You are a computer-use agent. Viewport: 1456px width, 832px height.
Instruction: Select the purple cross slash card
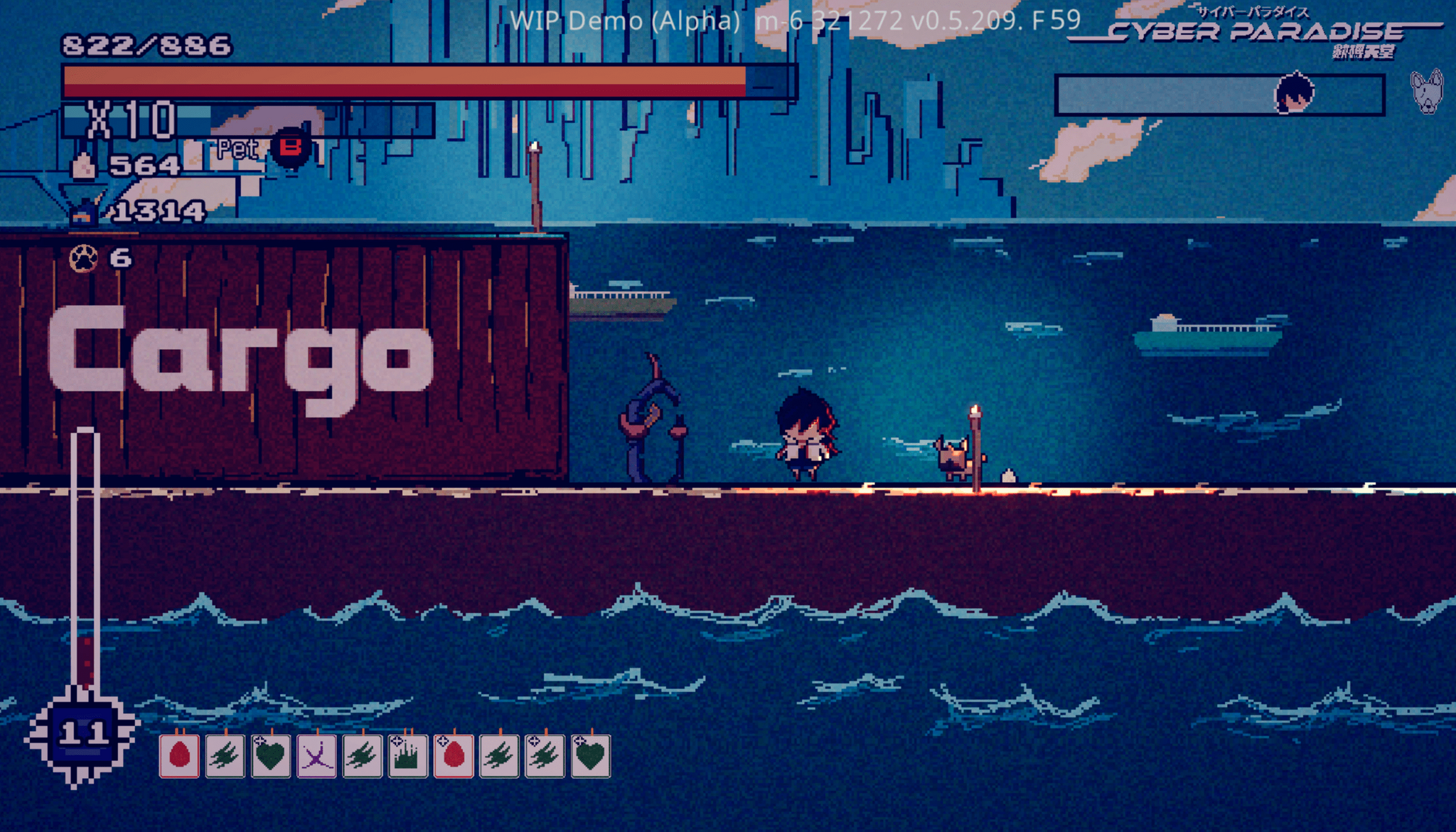point(316,756)
